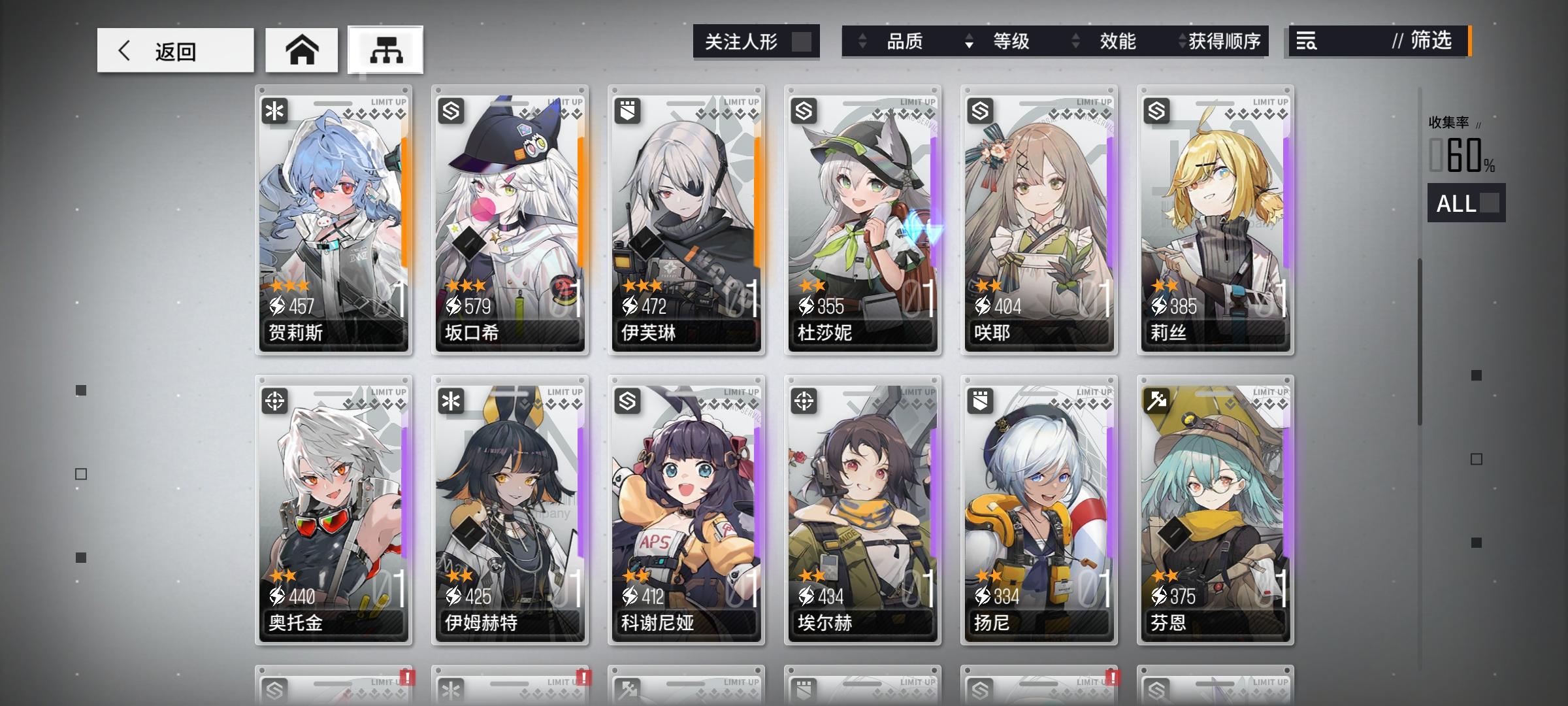Toggle the 关注人形 checkbox
The image size is (1568, 706).
pos(802,41)
